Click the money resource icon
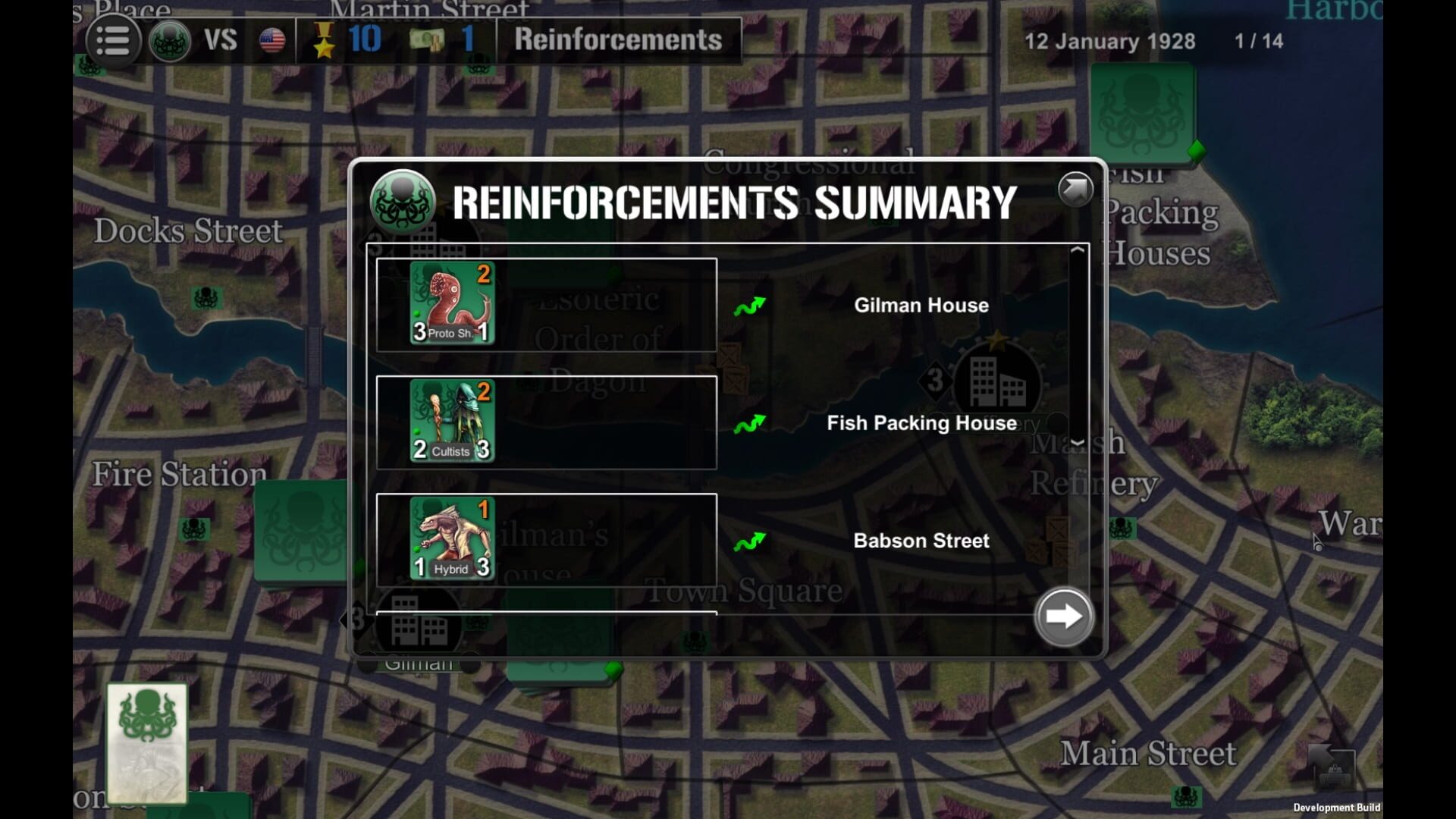The height and width of the screenshot is (819, 1456). click(429, 39)
